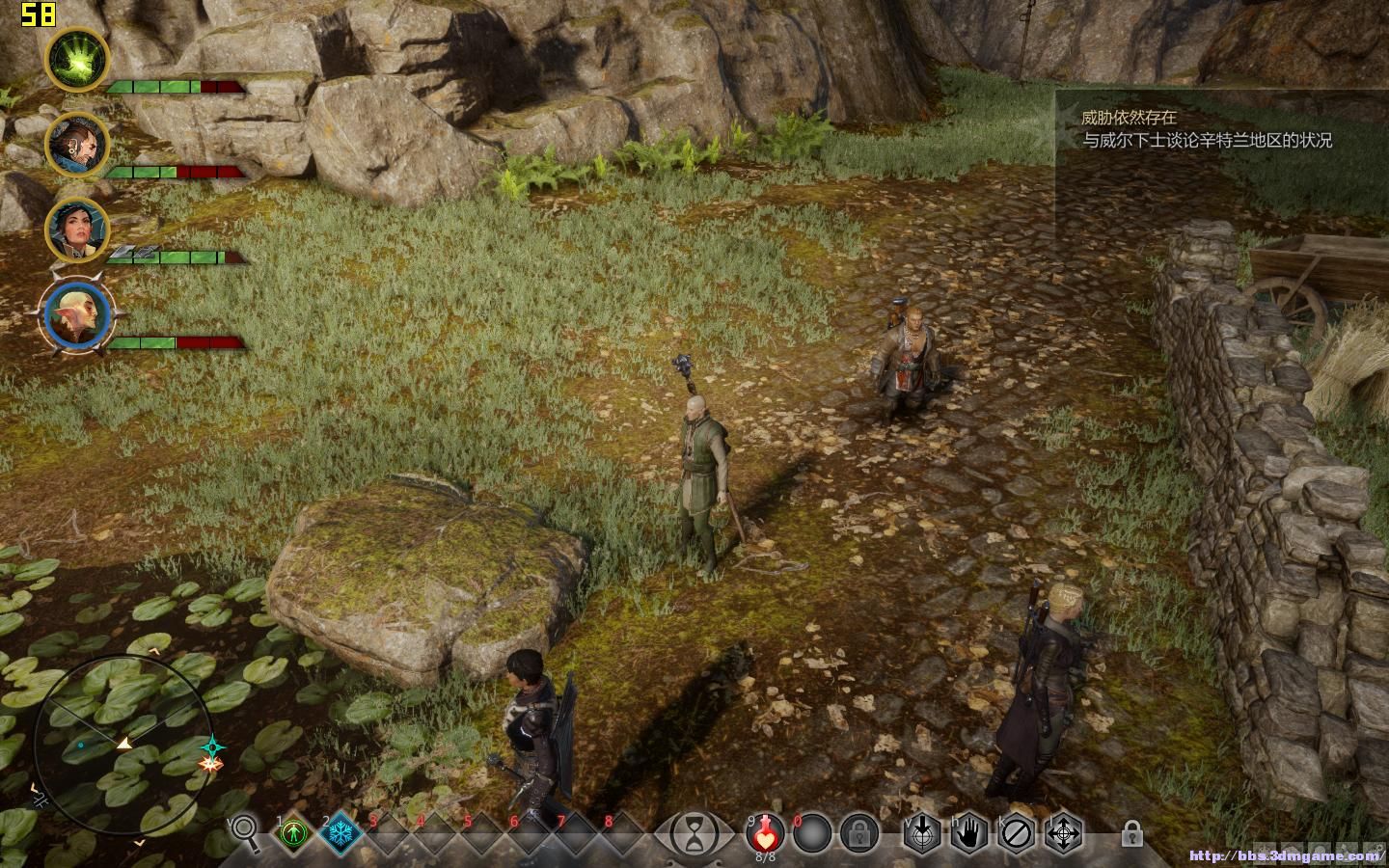Activate the hold position hand command
This screenshot has height=868, width=1389.
(x=968, y=832)
